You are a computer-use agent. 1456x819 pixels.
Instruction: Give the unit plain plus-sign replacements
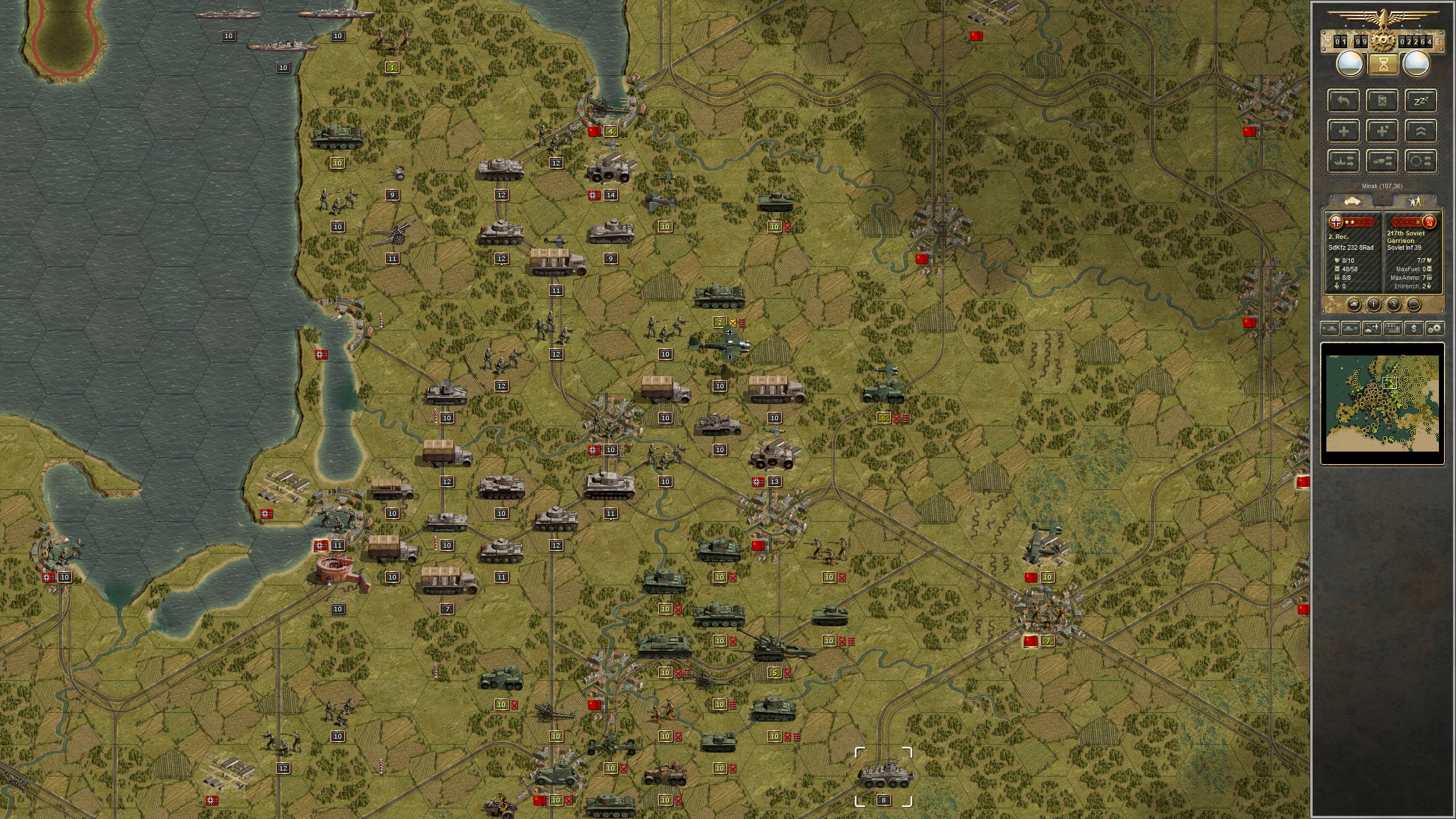click(x=1343, y=131)
